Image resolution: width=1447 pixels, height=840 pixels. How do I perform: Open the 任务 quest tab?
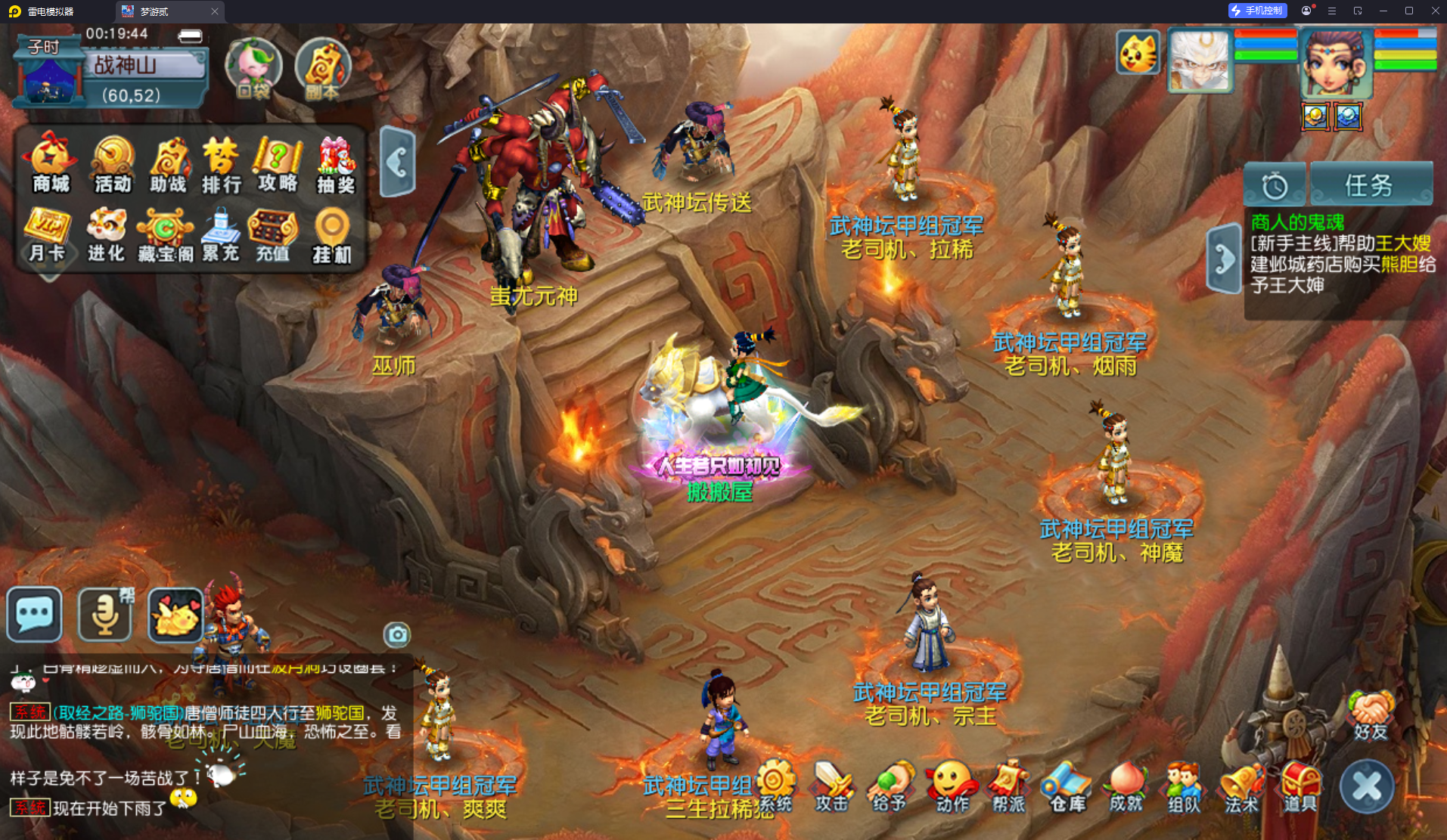click(x=1370, y=184)
